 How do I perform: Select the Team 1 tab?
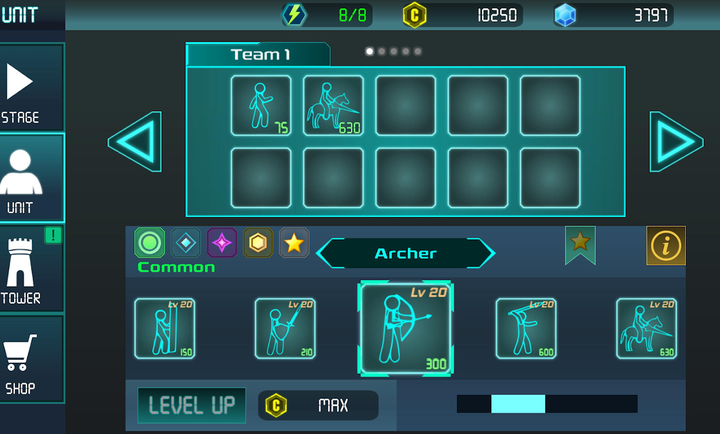tap(258, 55)
